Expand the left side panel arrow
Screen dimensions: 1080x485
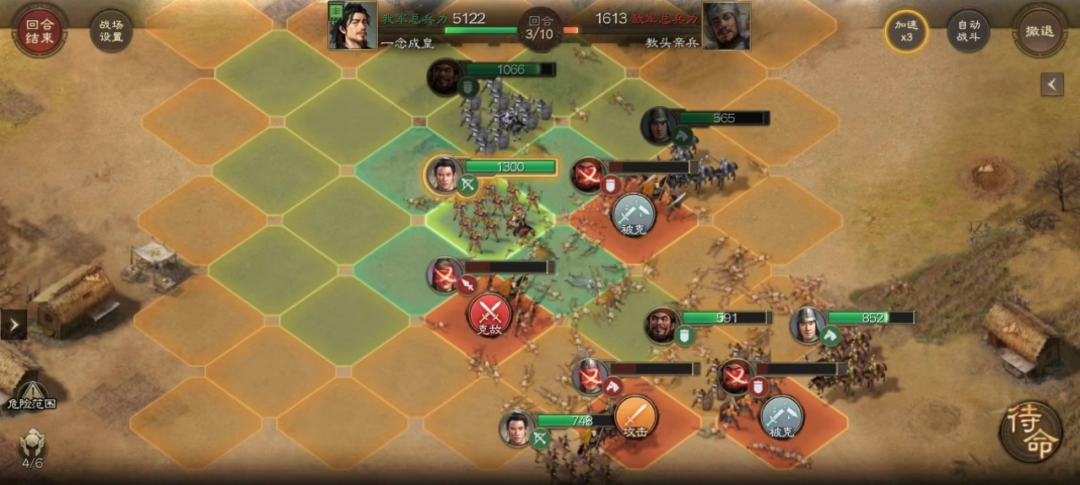[x=14, y=324]
